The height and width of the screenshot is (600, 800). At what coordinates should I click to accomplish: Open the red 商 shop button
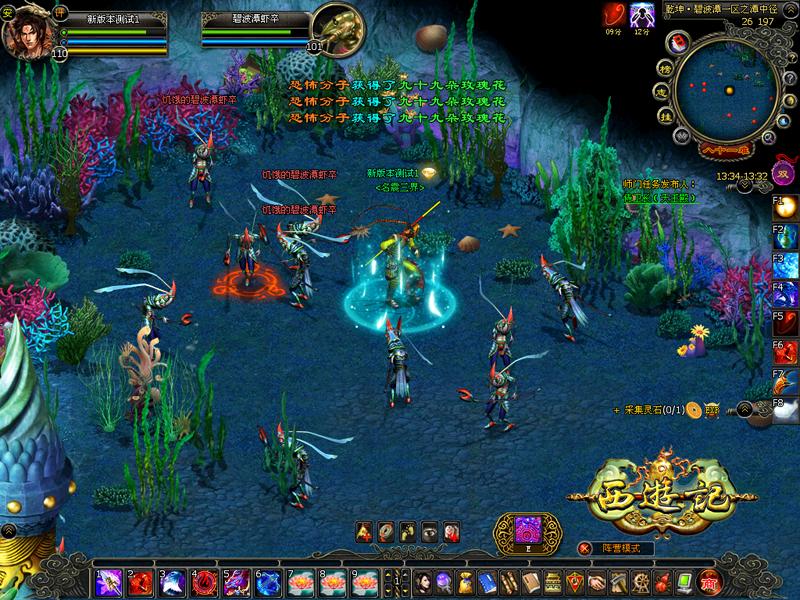[x=710, y=582]
